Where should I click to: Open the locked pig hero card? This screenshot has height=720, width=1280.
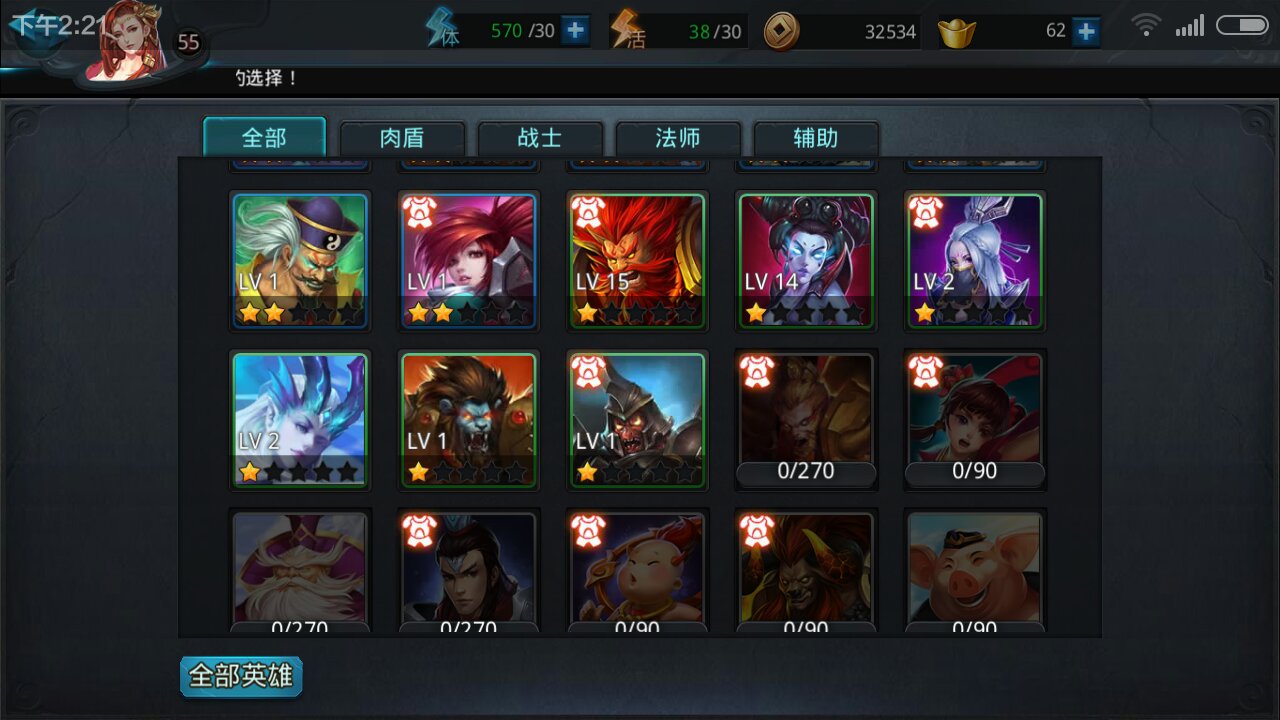(x=975, y=572)
